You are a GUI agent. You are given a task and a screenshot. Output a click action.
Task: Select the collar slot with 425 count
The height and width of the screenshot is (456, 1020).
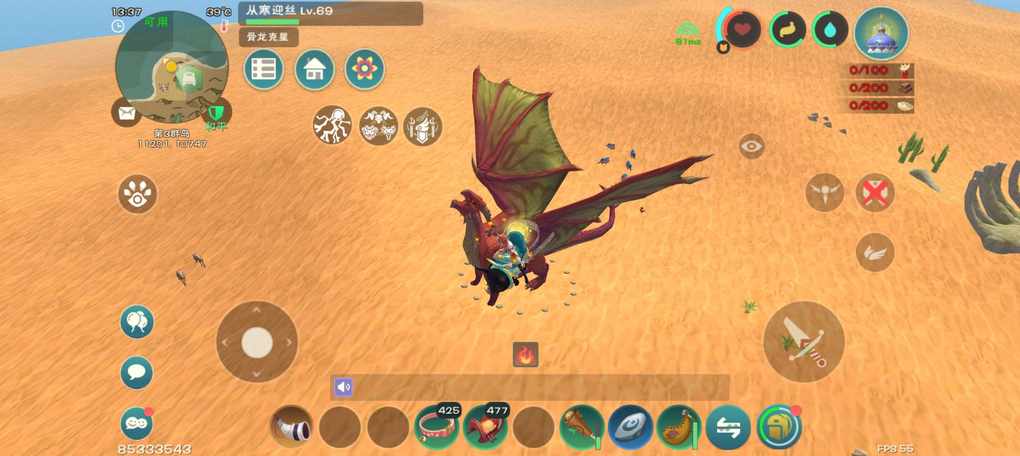tap(437, 427)
